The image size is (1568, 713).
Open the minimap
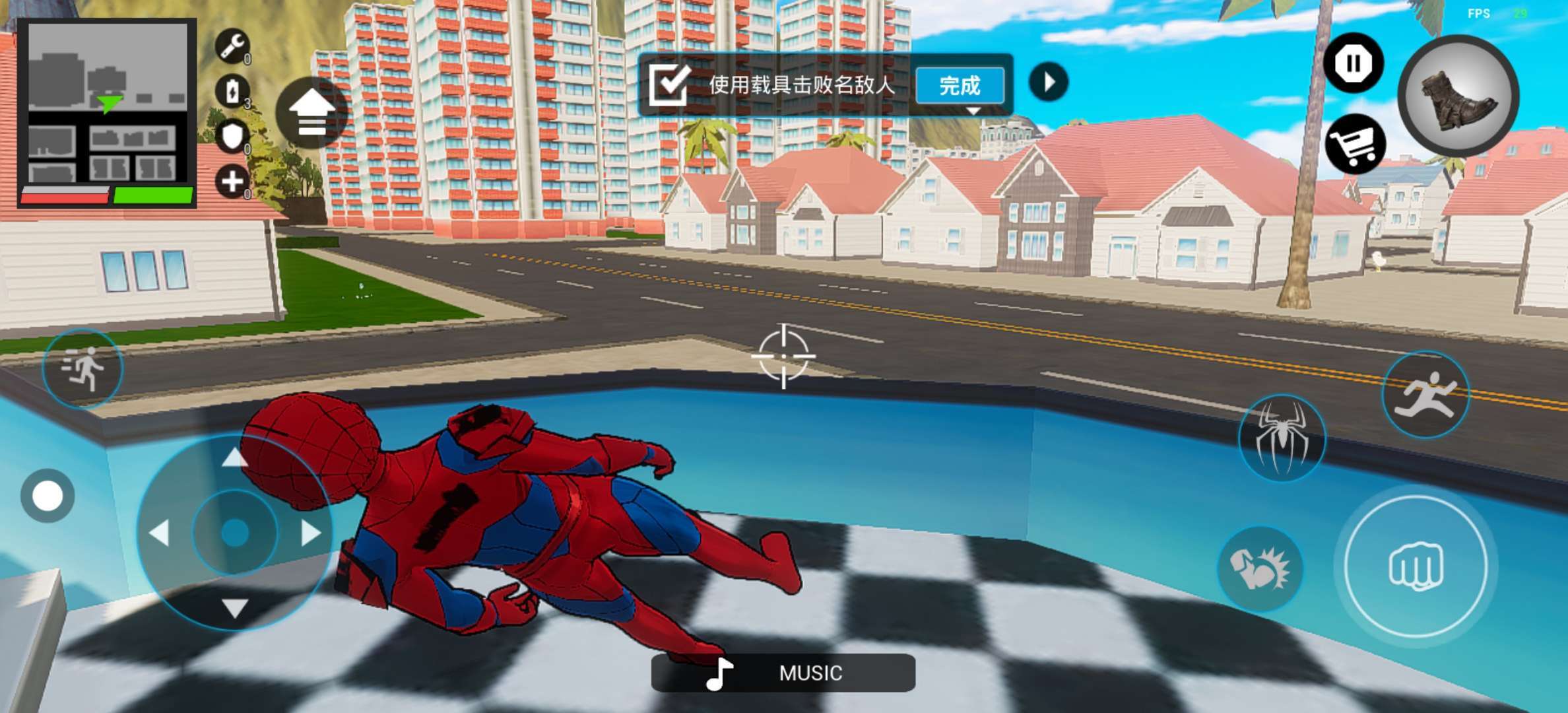[107, 112]
